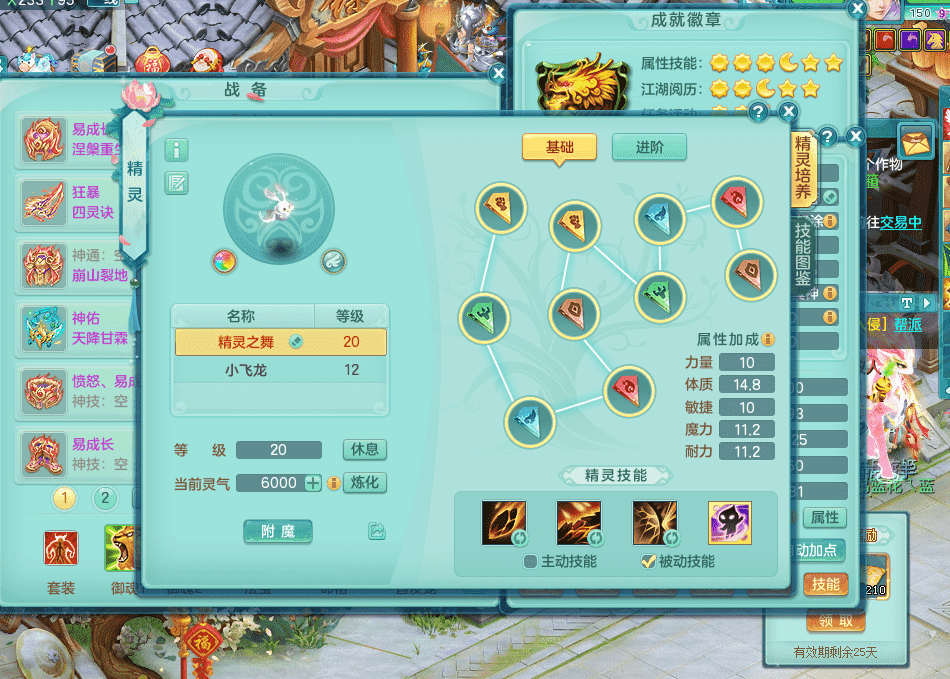Close the 战备 window
This screenshot has height=679, width=950.
[498, 73]
